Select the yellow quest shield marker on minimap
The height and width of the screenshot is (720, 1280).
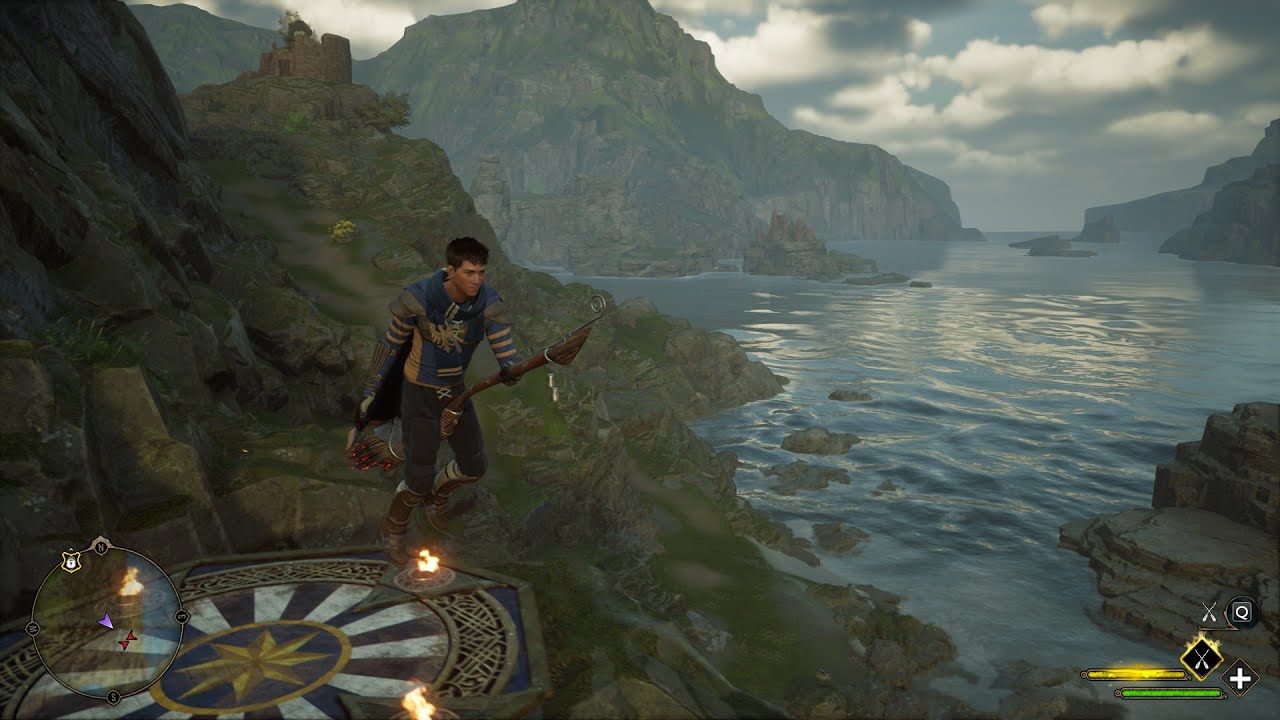70,564
